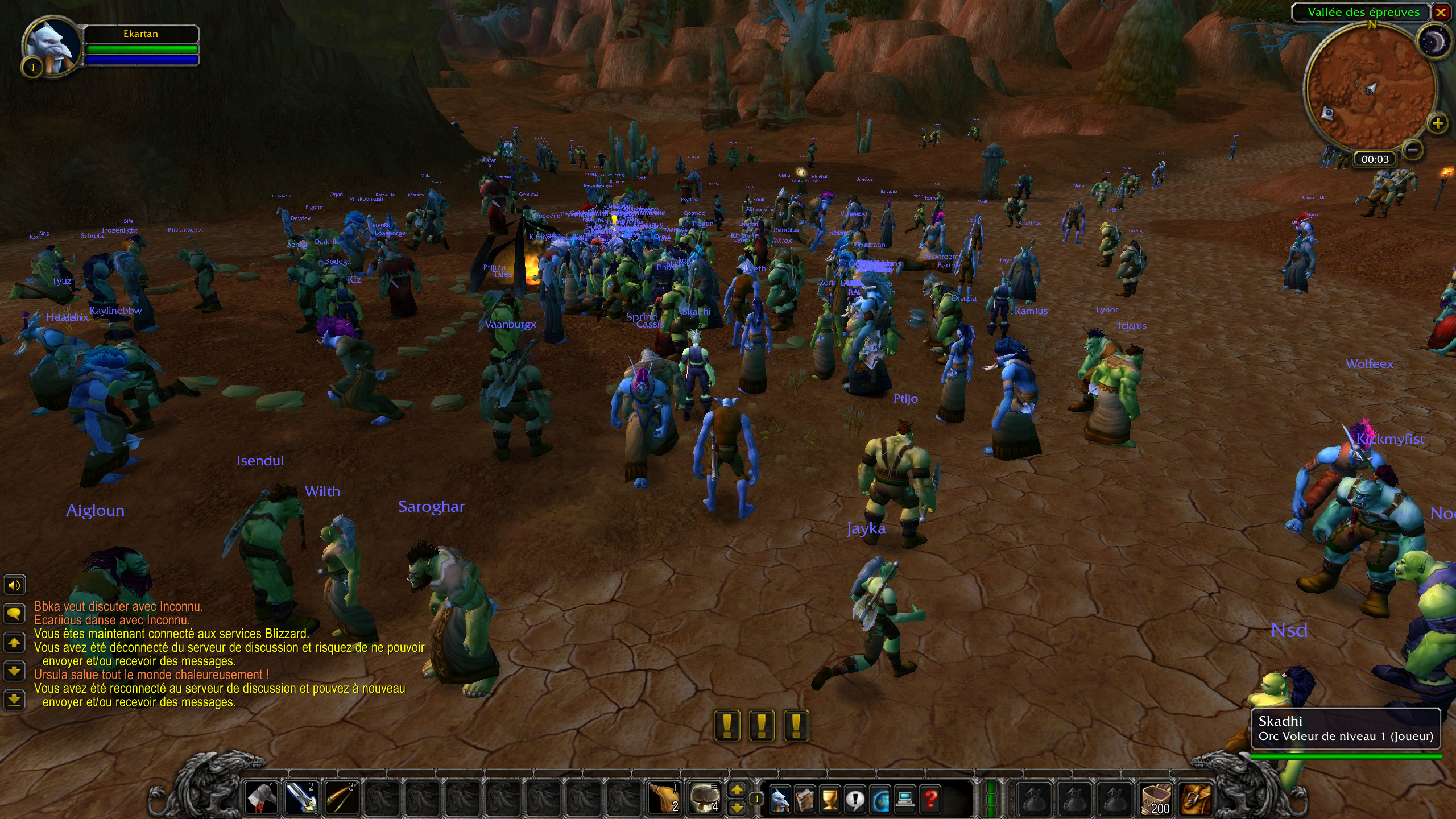Select the throwing spear ability in slot 3
Screen dimensions: 1456x819
point(341,797)
